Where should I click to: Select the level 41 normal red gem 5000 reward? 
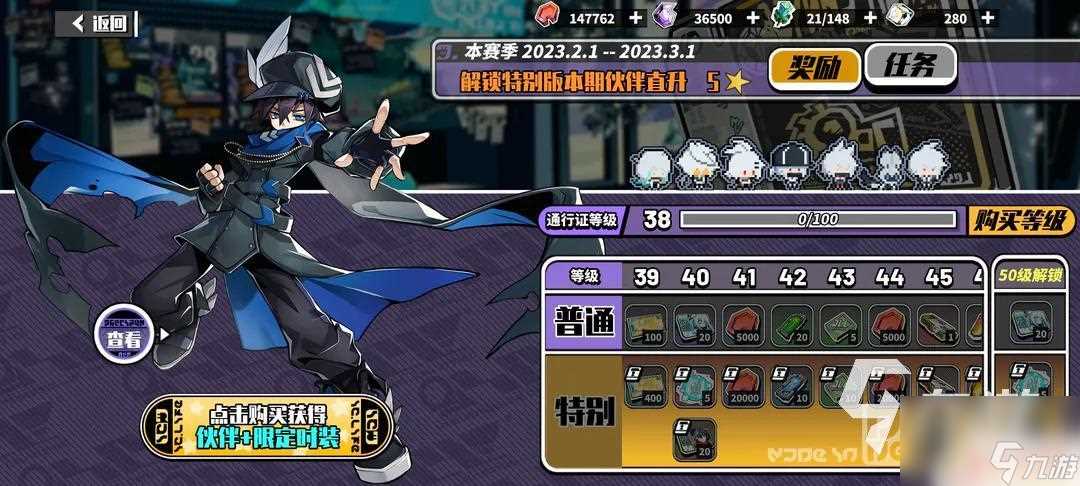[743, 323]
